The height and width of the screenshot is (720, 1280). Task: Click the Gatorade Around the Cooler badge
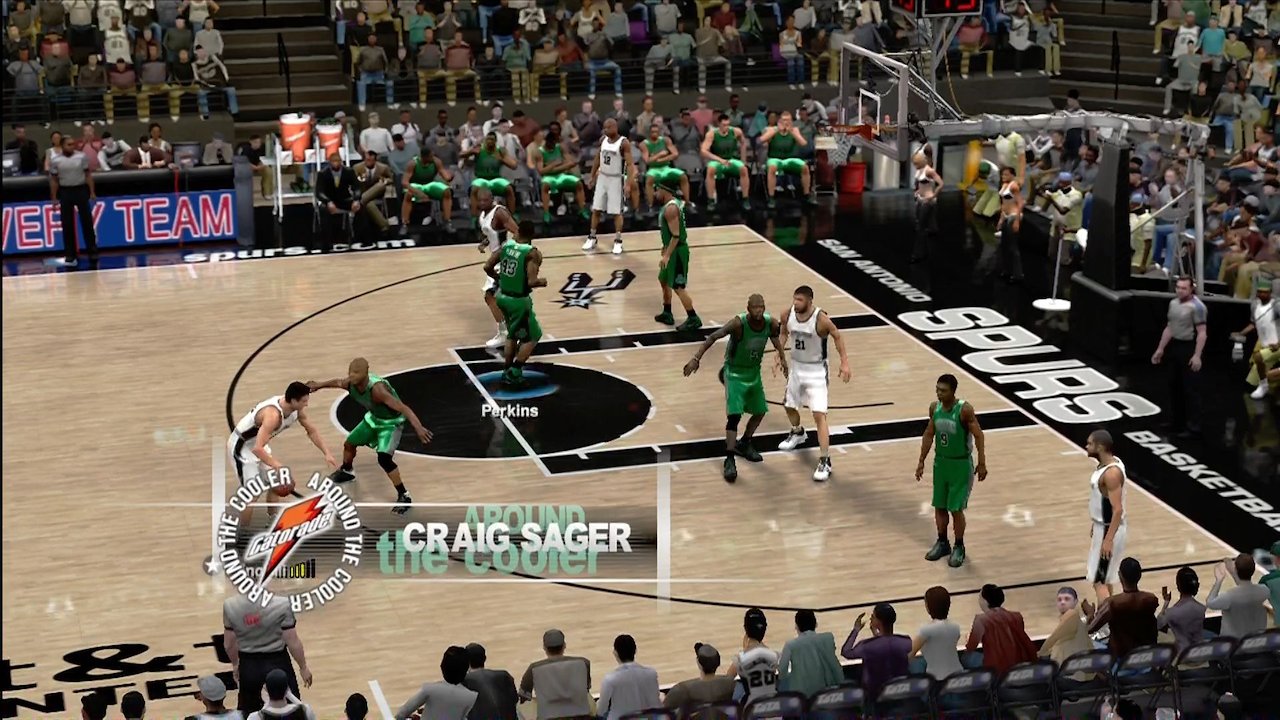289,541
